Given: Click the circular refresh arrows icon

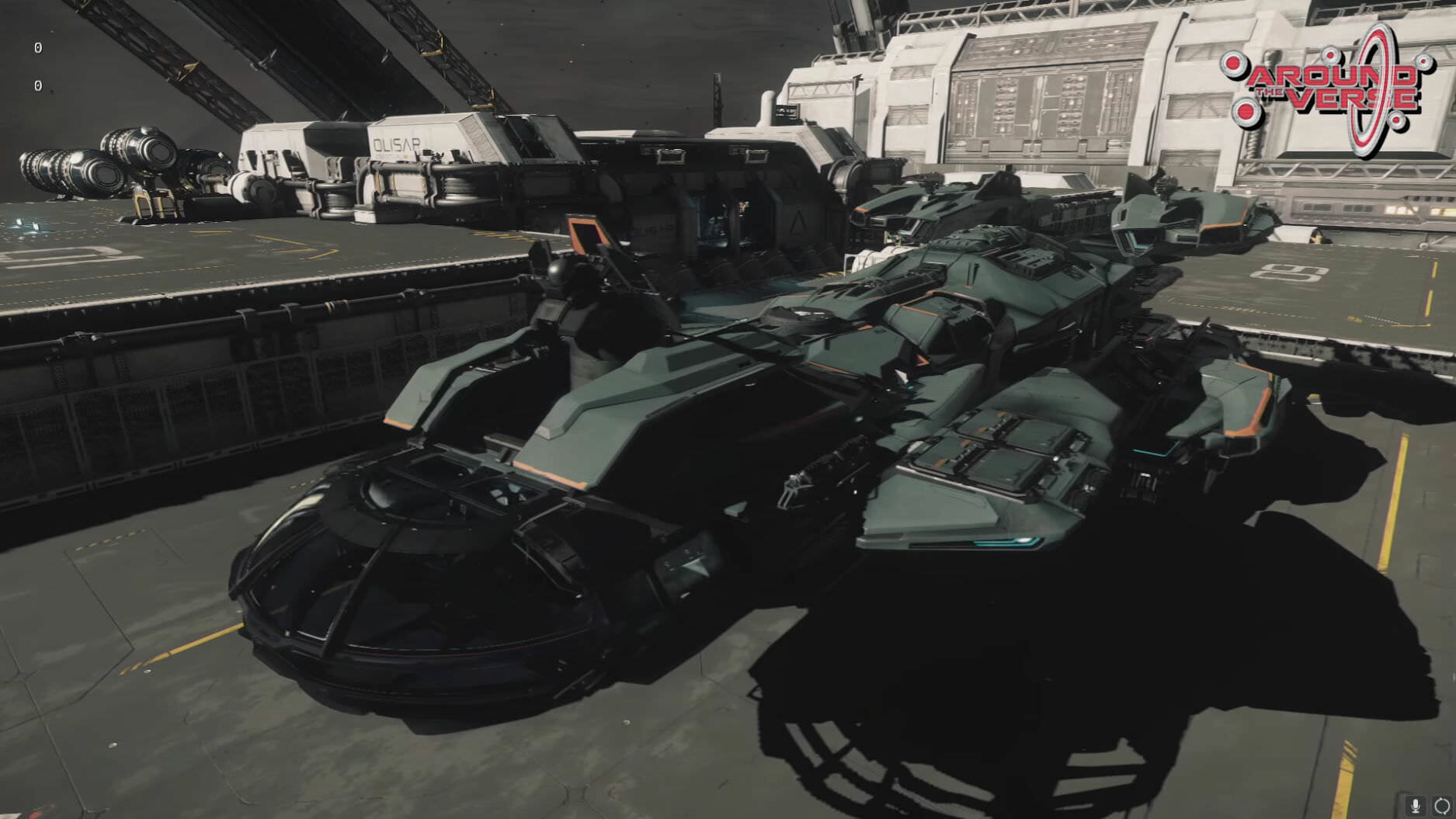Looking at the screenshot, I should [x=1442, y=806].
